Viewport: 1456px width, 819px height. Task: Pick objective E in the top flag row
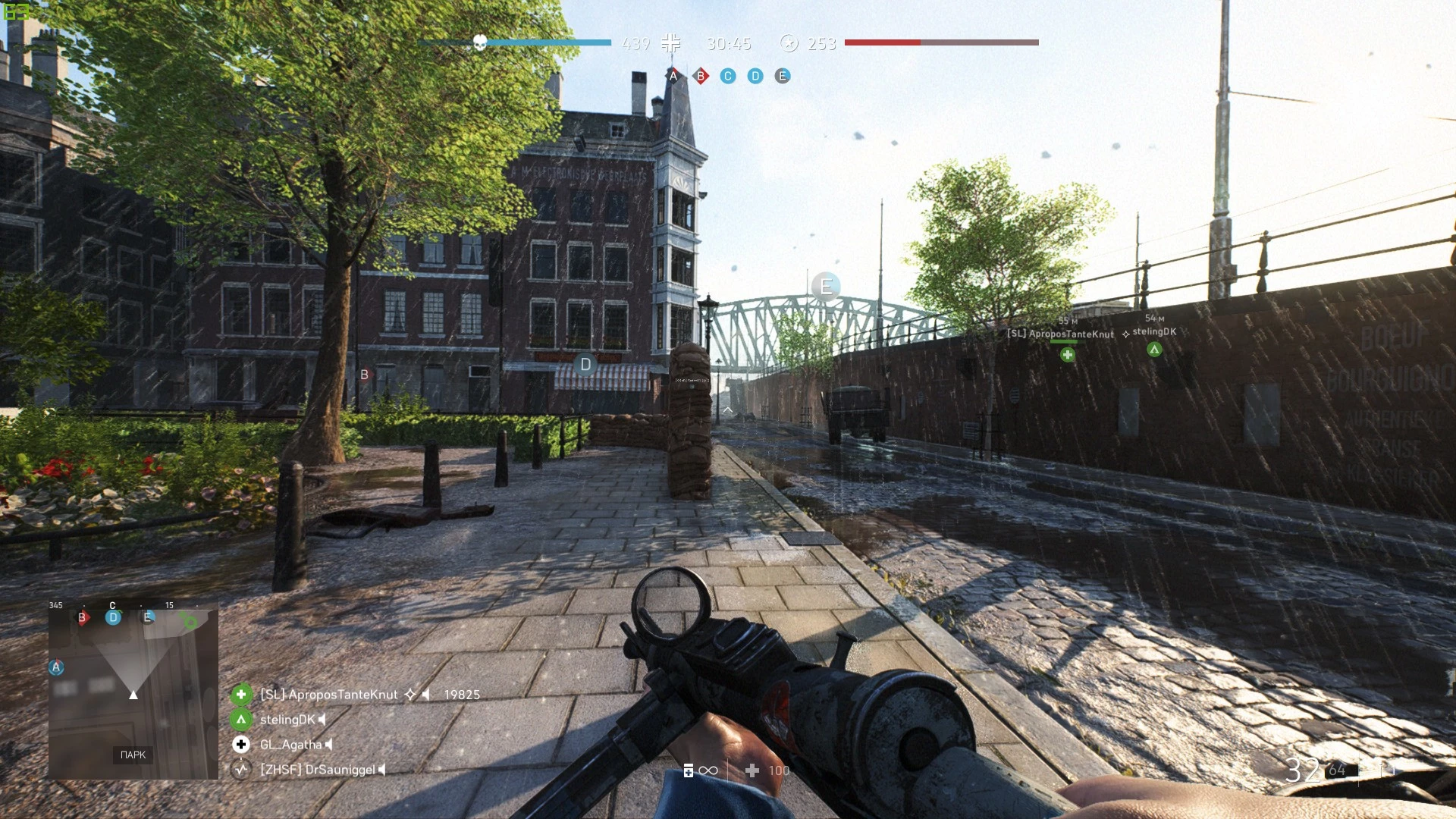(783, 76)
